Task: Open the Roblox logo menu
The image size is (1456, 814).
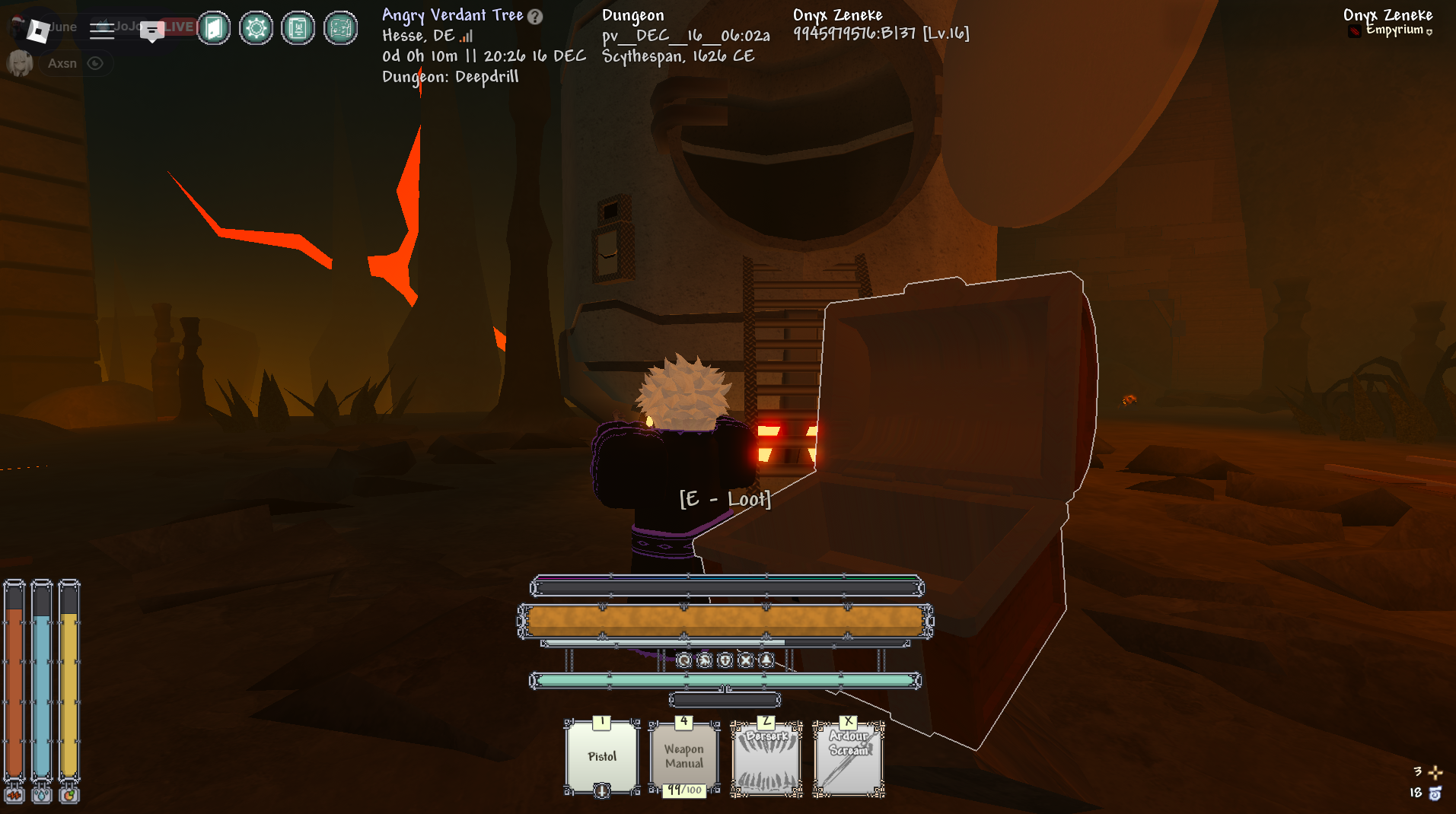Action: (37, 30)
